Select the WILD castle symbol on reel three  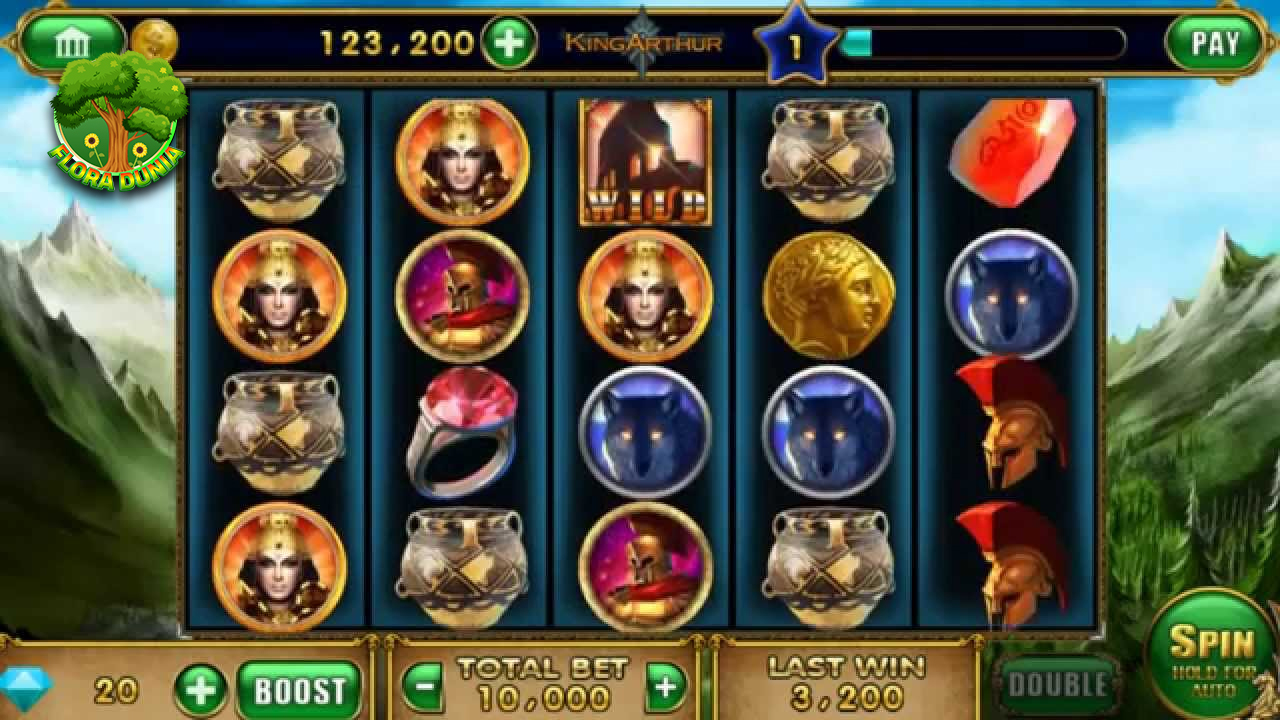point(643,162)
